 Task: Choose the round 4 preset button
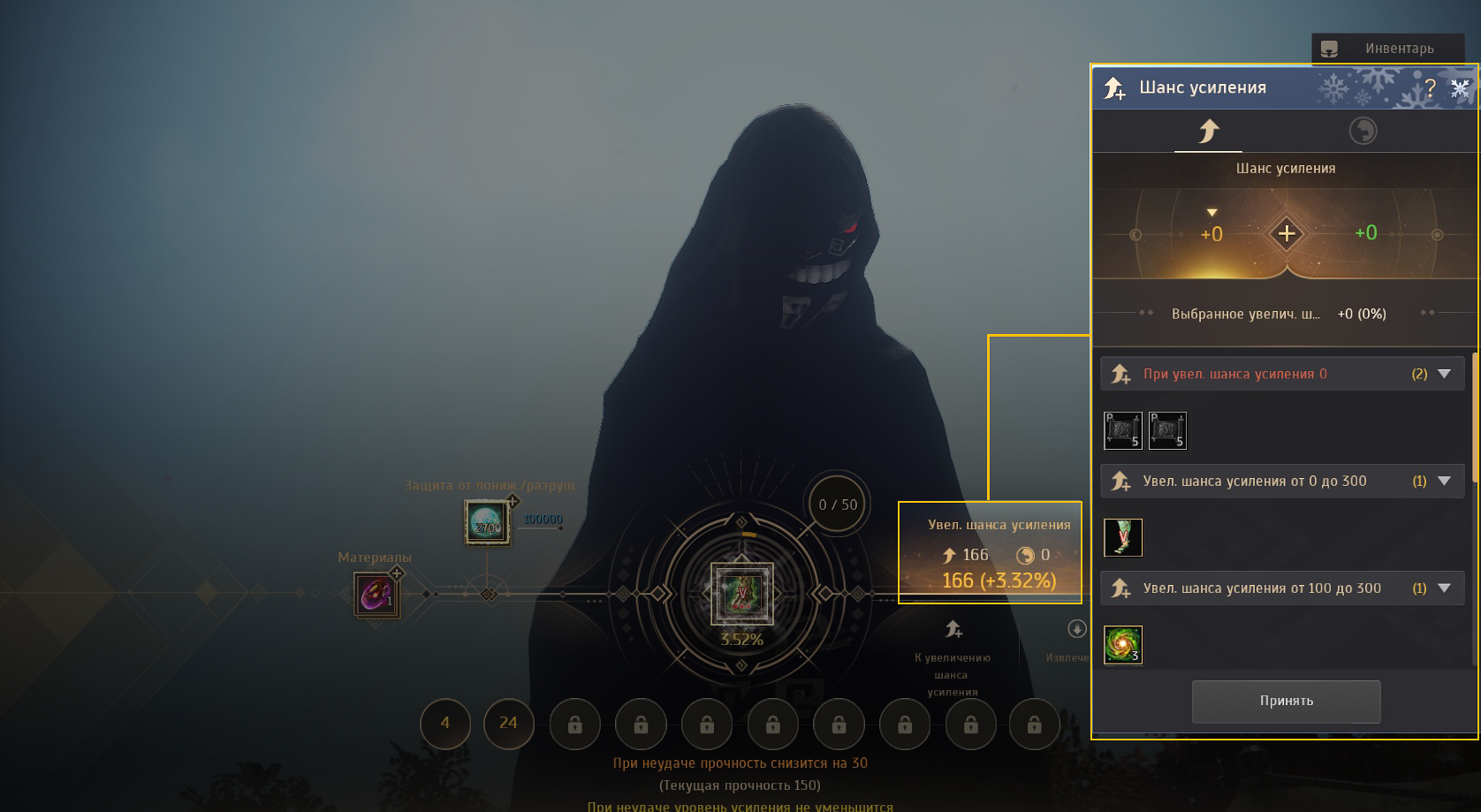(x=445, y=723)
